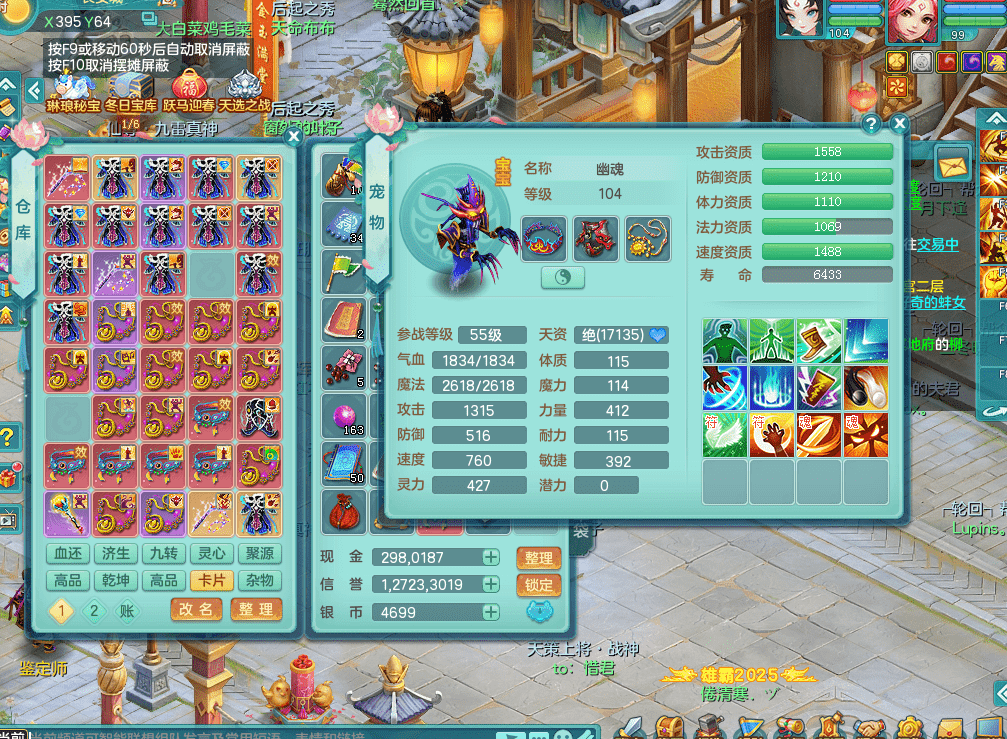1007x739 pixels.
Task: Open the 琳琅秘宝 event icon
Action: (x=73, y=91)
